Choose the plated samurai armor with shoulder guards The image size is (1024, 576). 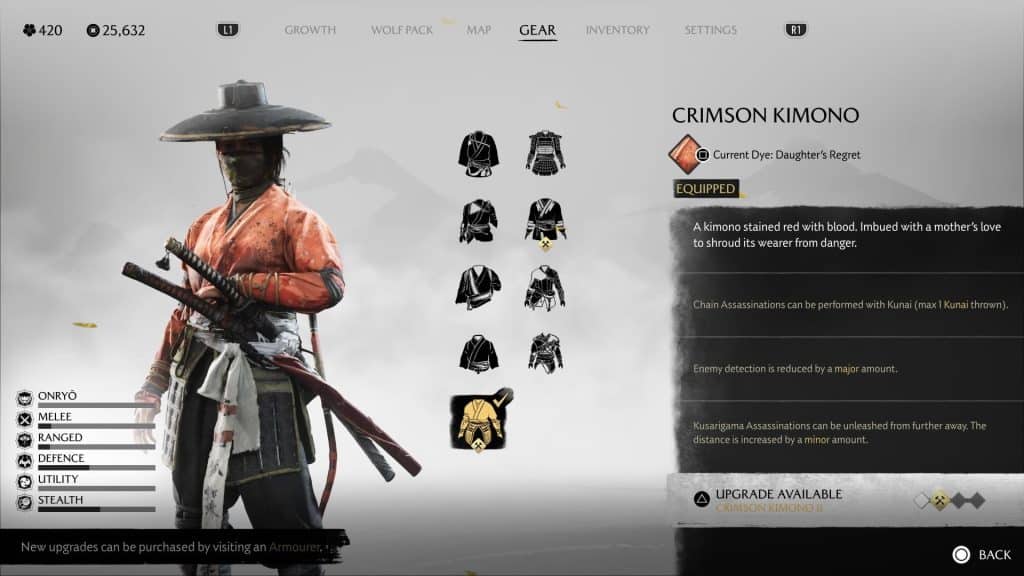pos(546,152)
